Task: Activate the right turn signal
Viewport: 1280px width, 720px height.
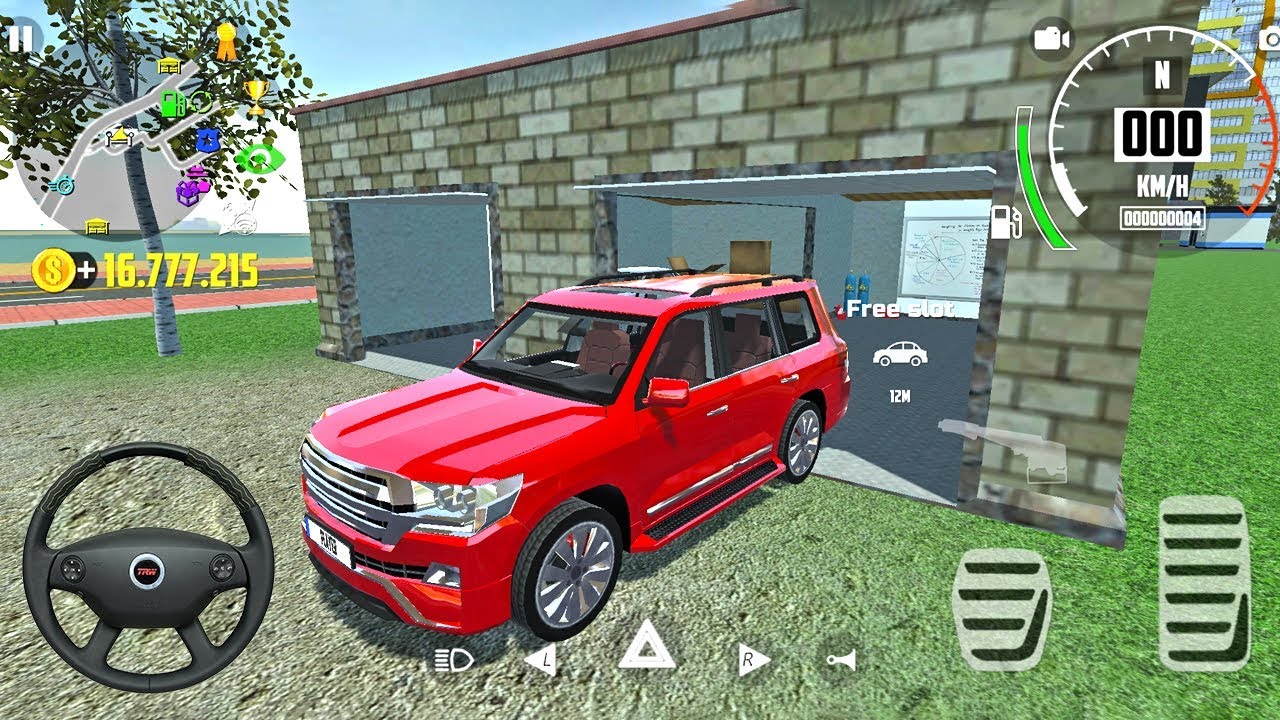Action: click(753, 659)
